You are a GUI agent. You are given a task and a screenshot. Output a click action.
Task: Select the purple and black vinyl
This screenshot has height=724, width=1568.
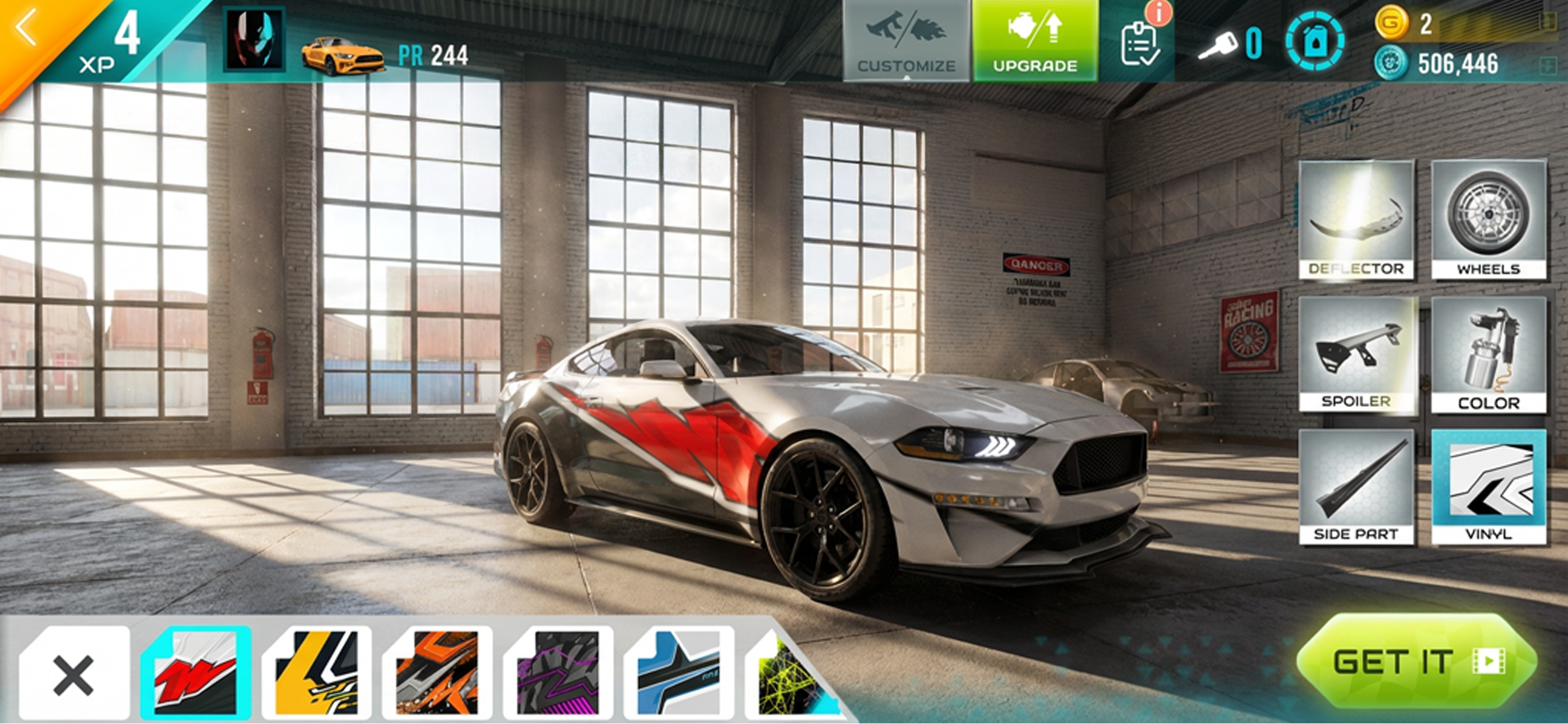(558, 673)
